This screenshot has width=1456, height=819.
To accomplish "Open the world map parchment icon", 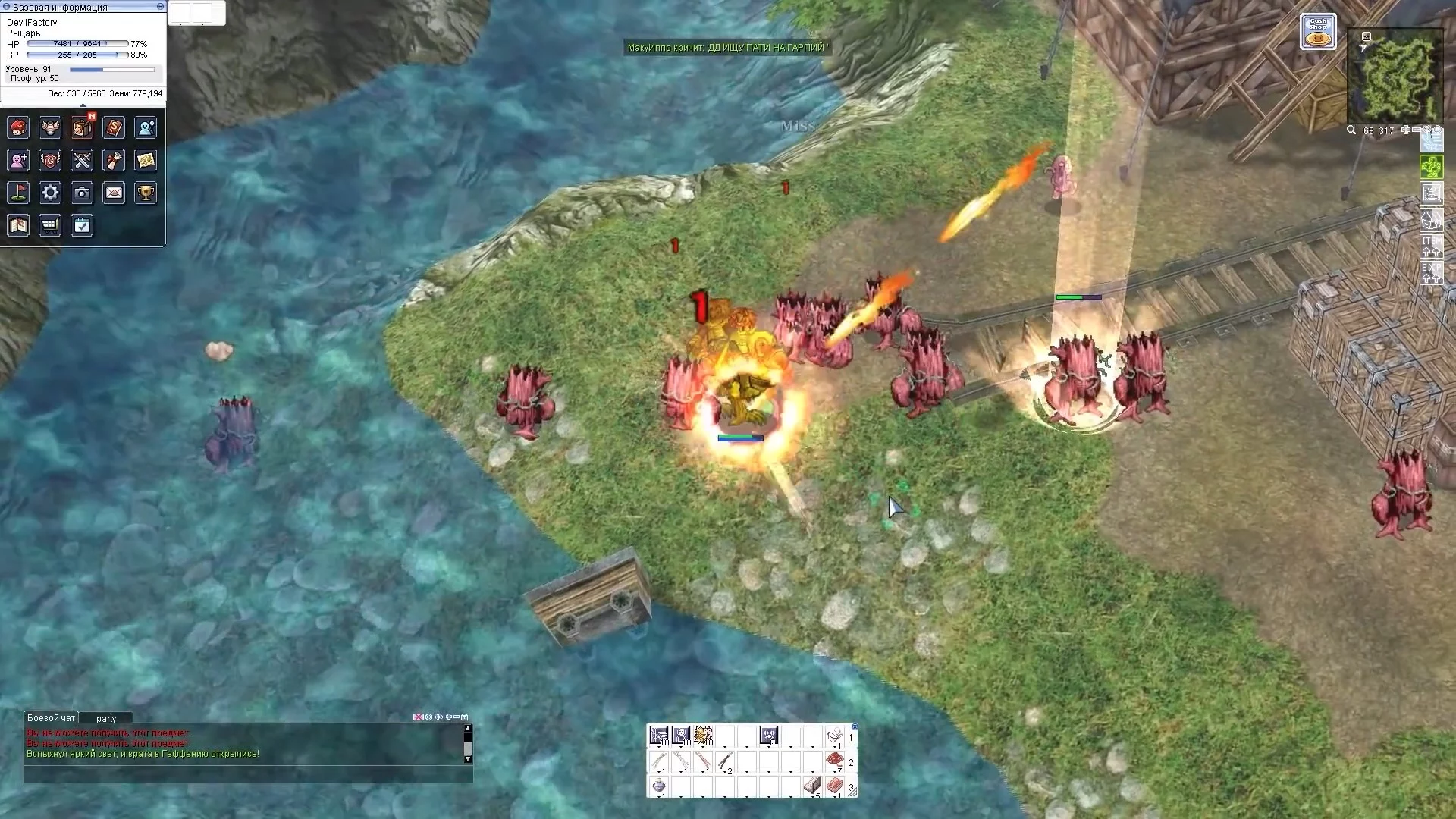I will point(146,160).
